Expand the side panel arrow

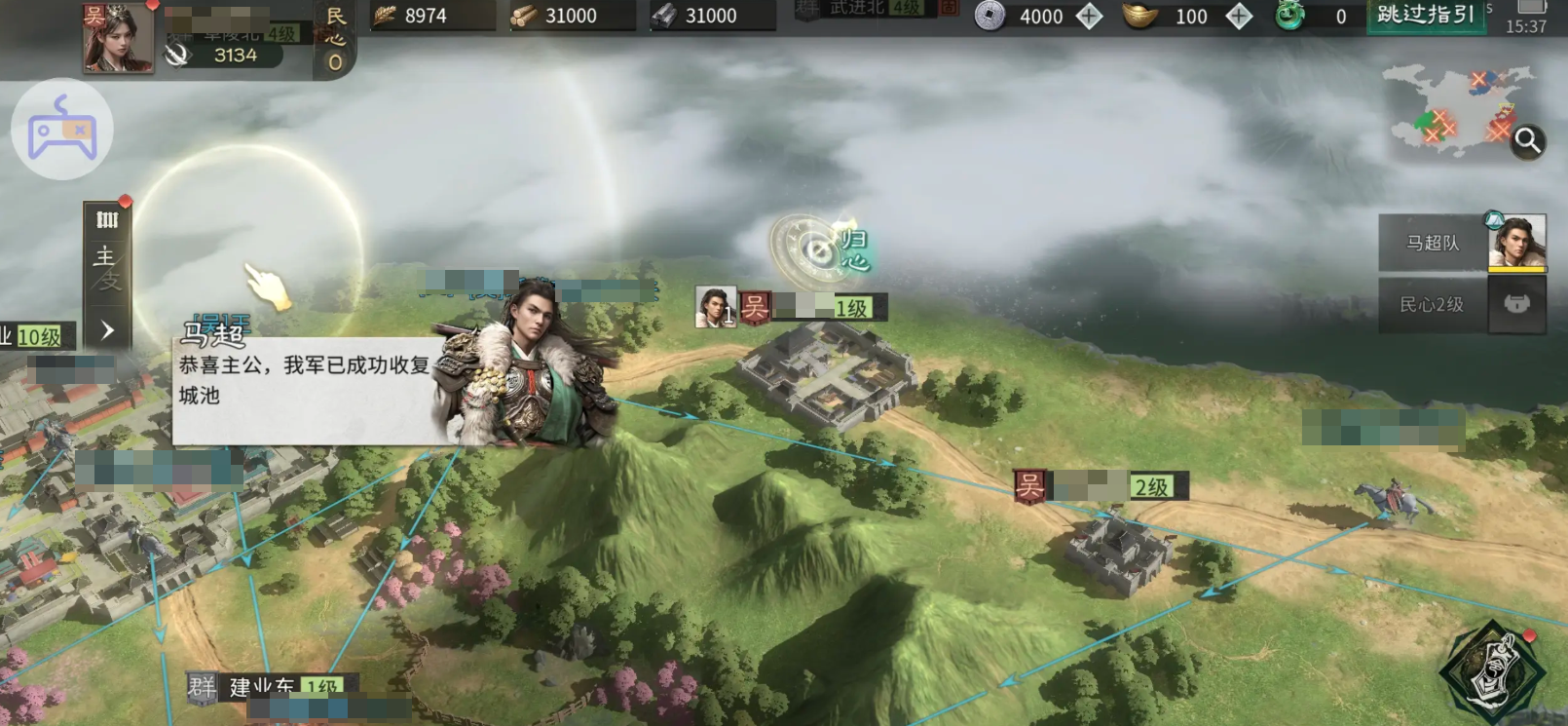(107, 330)
